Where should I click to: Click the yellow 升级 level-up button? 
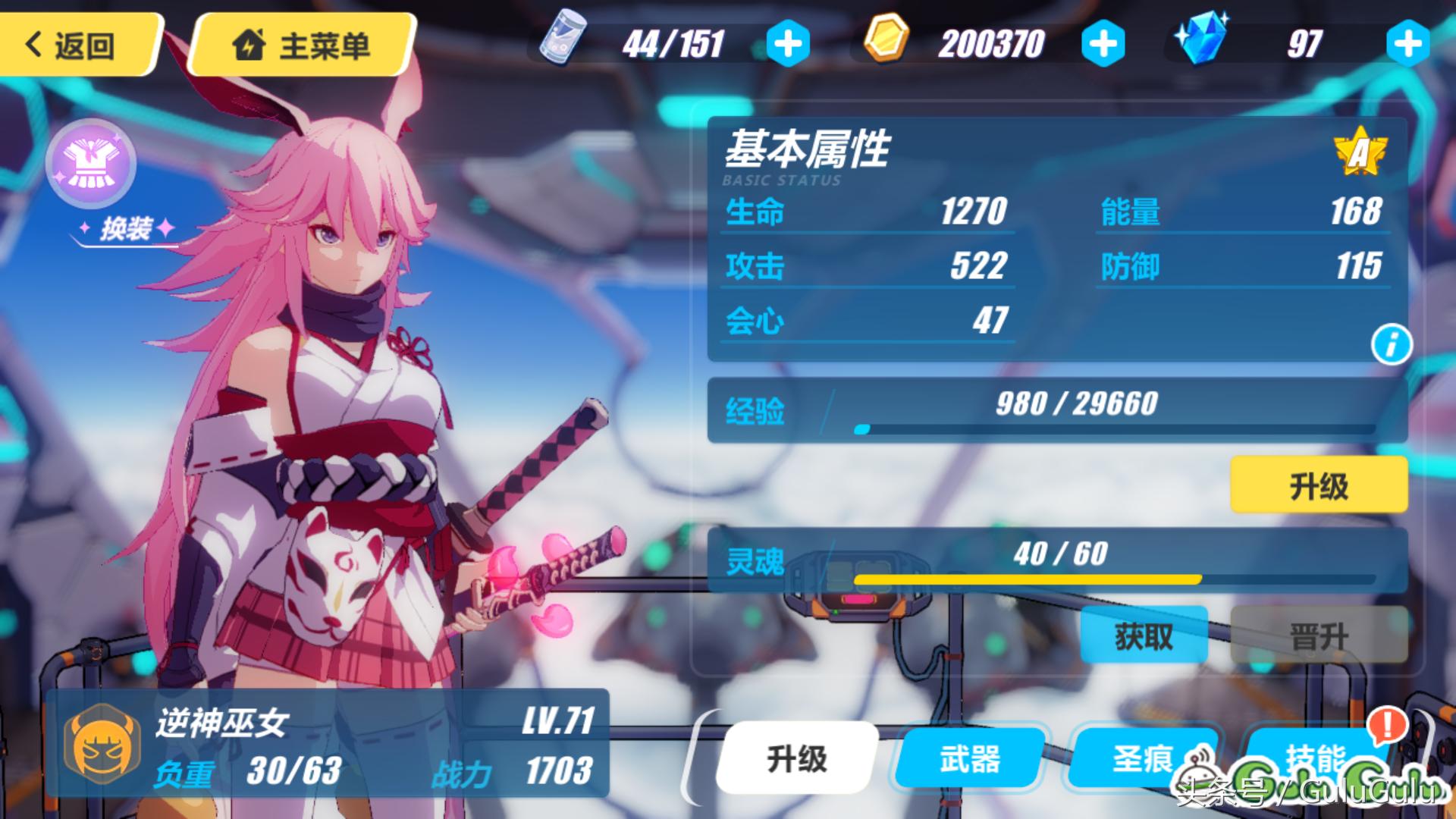[x=1318, y=485]
